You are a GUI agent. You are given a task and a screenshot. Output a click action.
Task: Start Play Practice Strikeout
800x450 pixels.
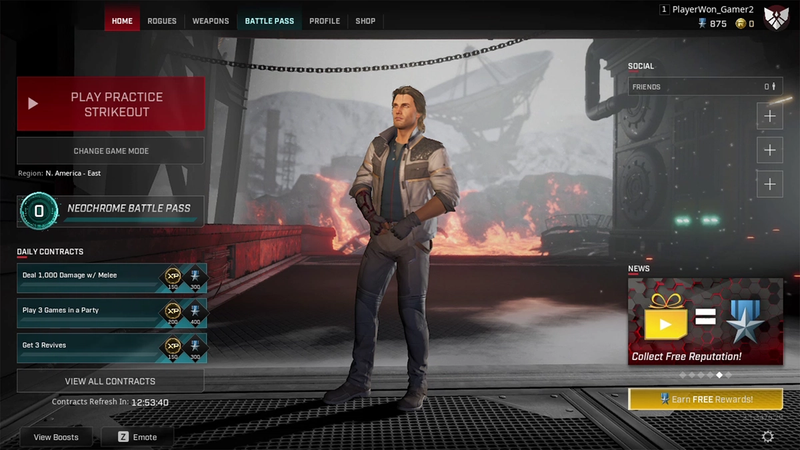(x=111, y=104)
